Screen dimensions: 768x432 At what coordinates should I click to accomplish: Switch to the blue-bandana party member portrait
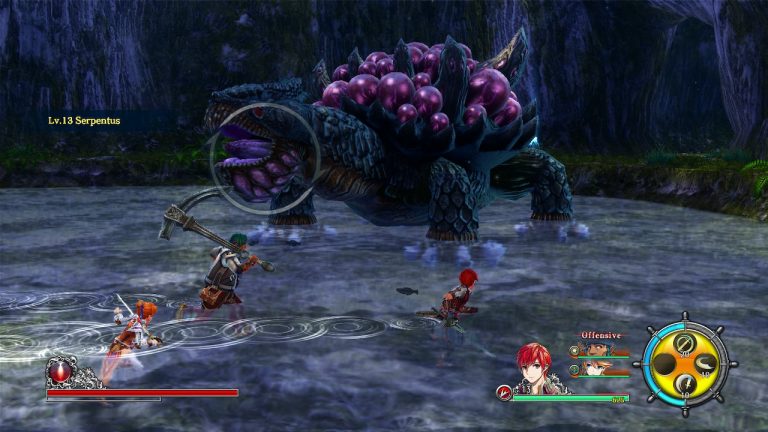[599, 349]
